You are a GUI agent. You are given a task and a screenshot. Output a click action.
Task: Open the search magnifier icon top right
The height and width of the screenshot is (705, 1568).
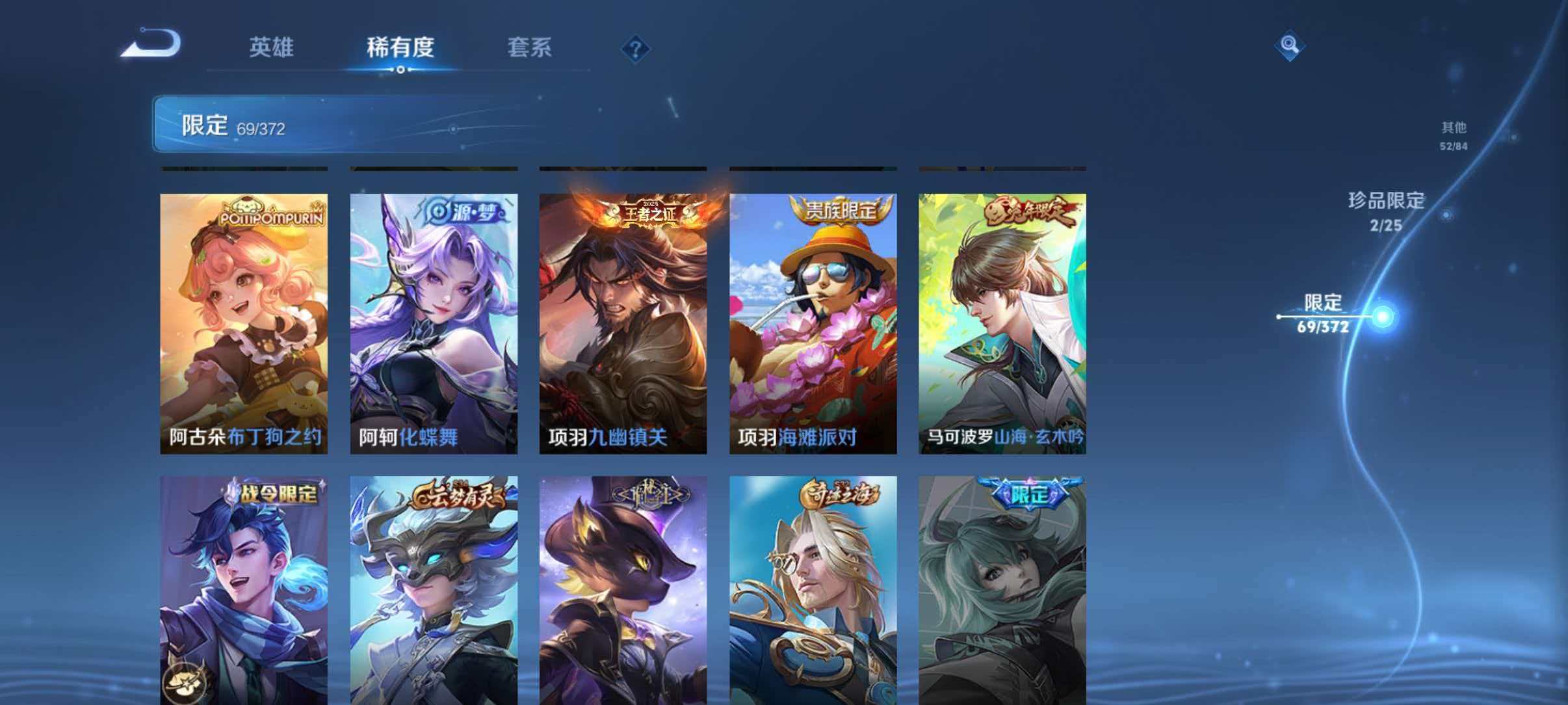pos(1289,47)
